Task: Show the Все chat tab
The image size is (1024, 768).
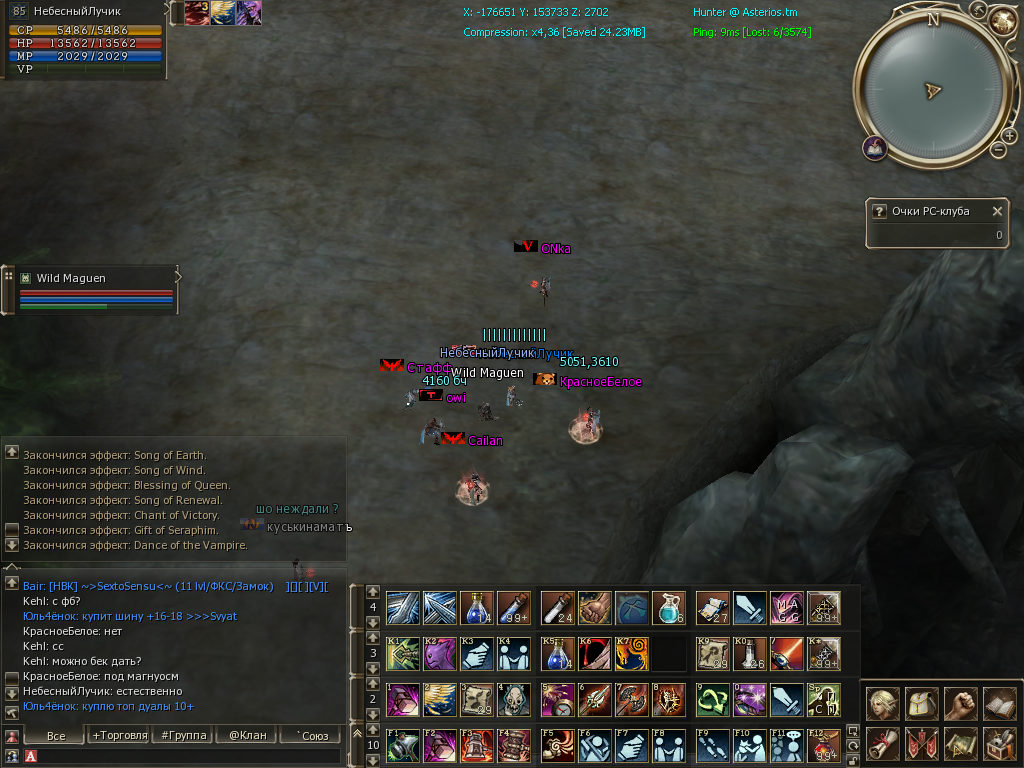Action: [x=56, y=736]
